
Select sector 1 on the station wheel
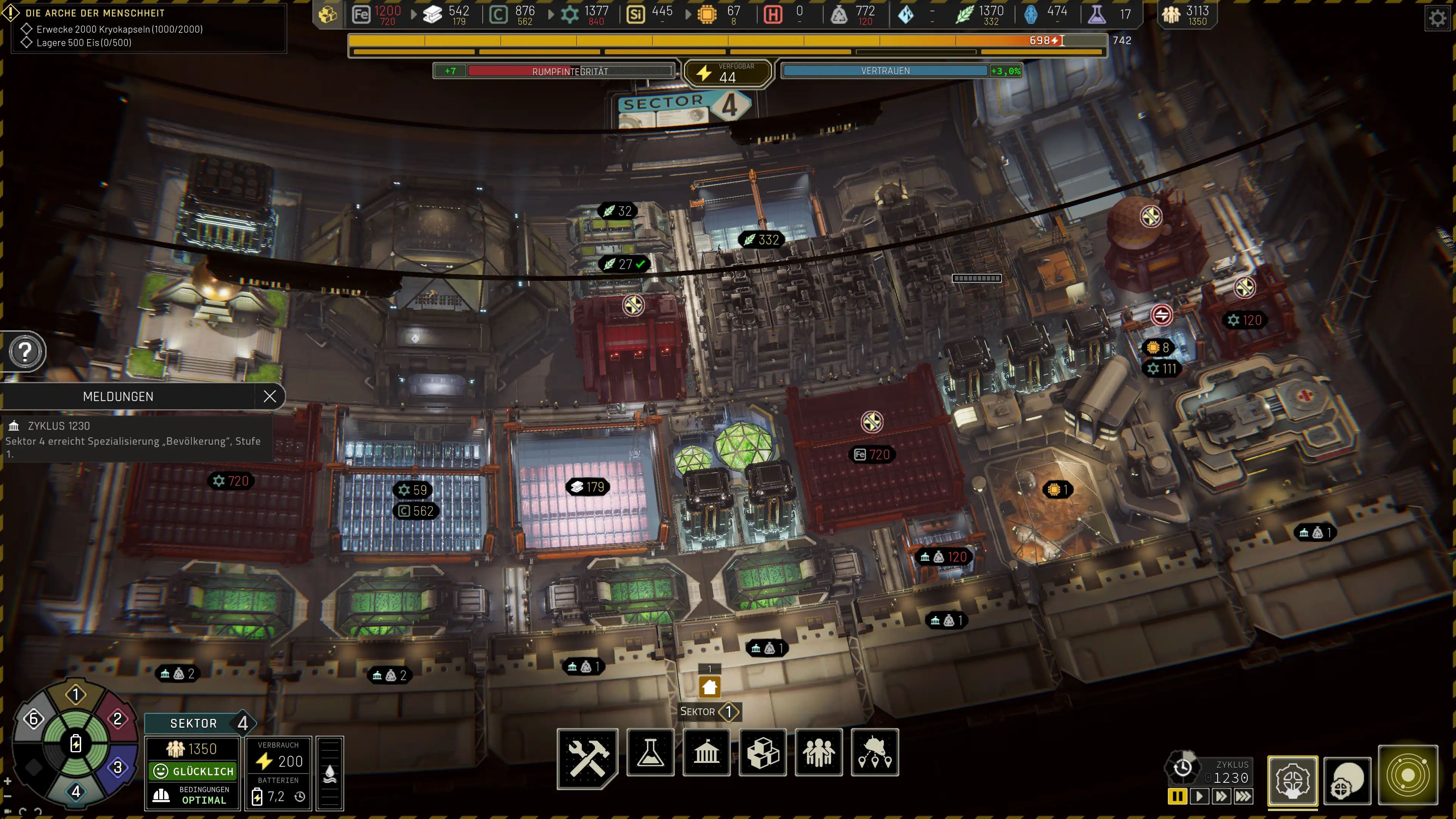coord(76,695)
